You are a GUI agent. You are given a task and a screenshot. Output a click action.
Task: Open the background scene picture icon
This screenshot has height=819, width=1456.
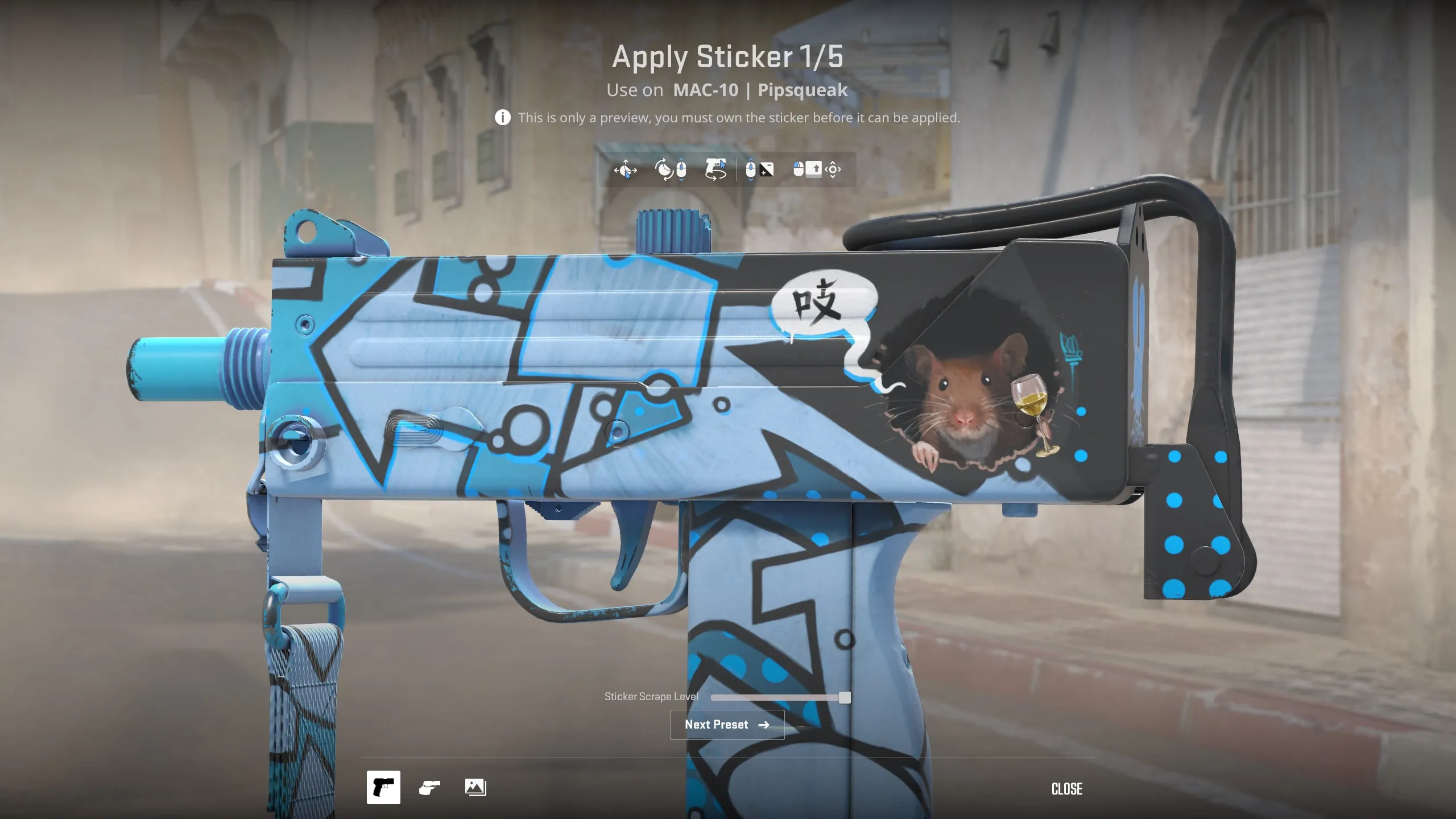(x=475, y=787)
